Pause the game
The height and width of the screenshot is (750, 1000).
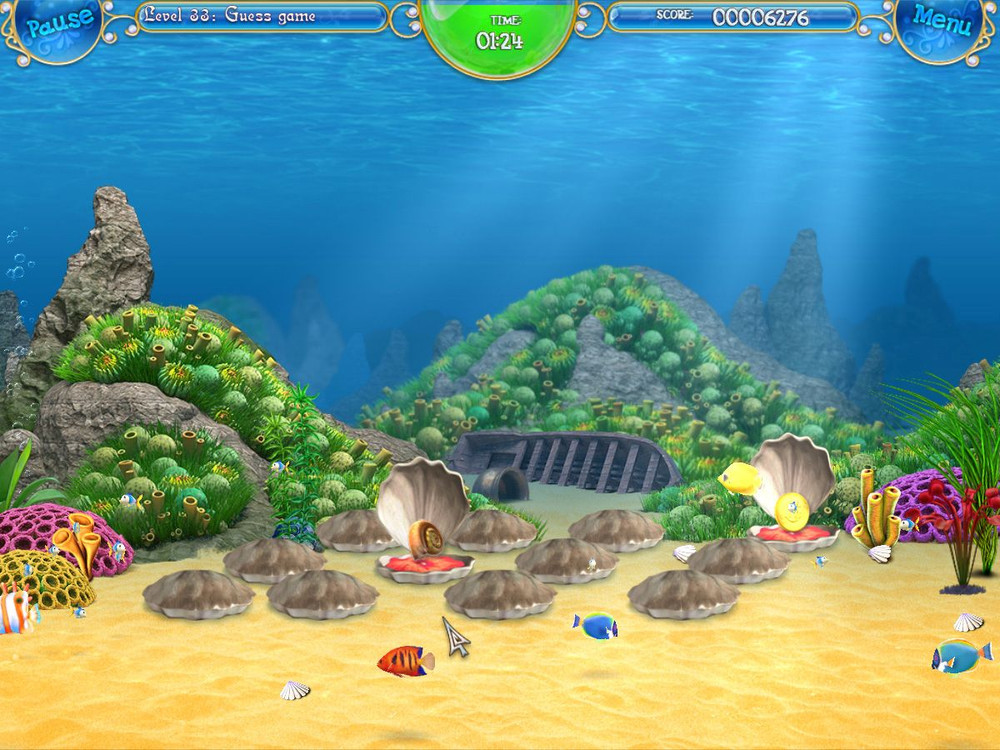point(59,23)
